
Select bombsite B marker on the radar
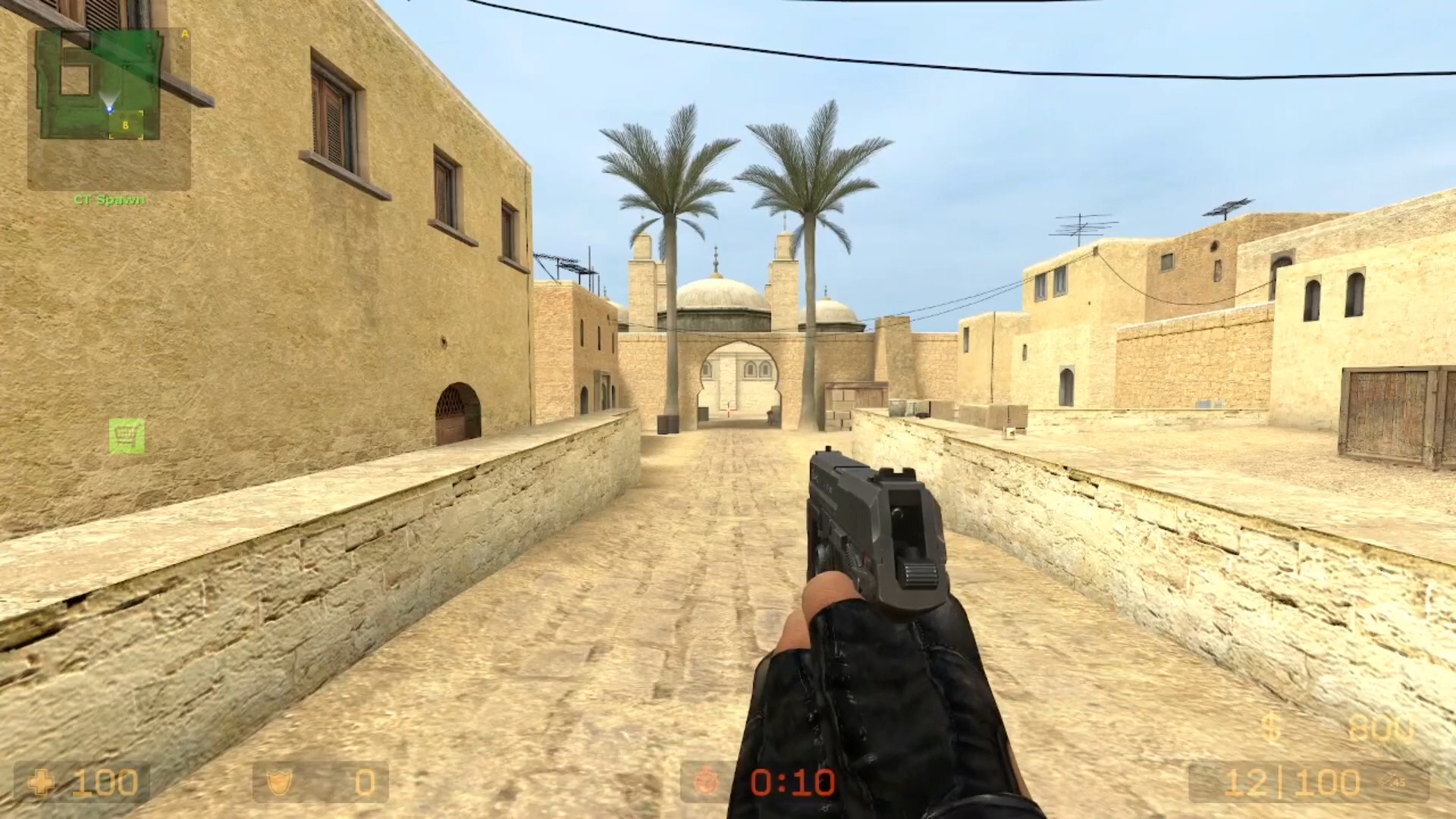pos(125,124)
